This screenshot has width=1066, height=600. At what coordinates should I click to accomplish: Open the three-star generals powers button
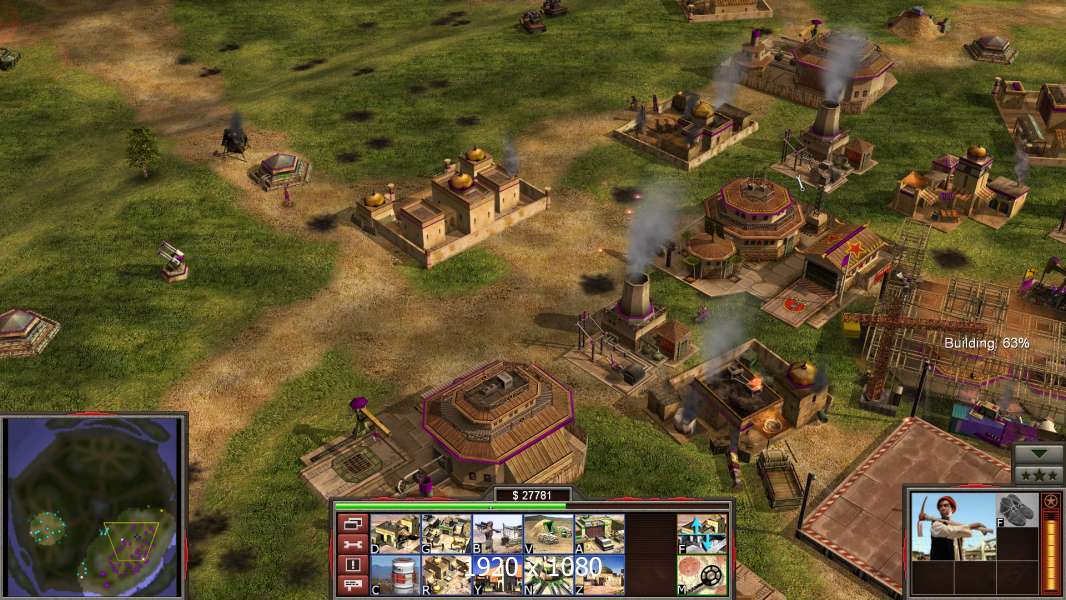tap(1037, 474)
